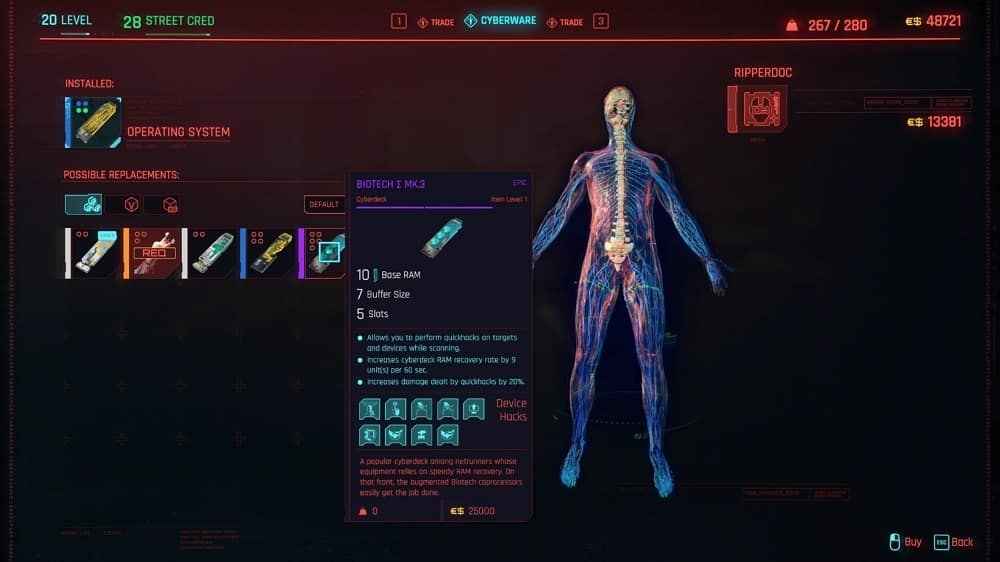Click the Ripperdoc vendor portrait icon
The height and width of the screenshot is (562, 1000).
coord(757,109)
